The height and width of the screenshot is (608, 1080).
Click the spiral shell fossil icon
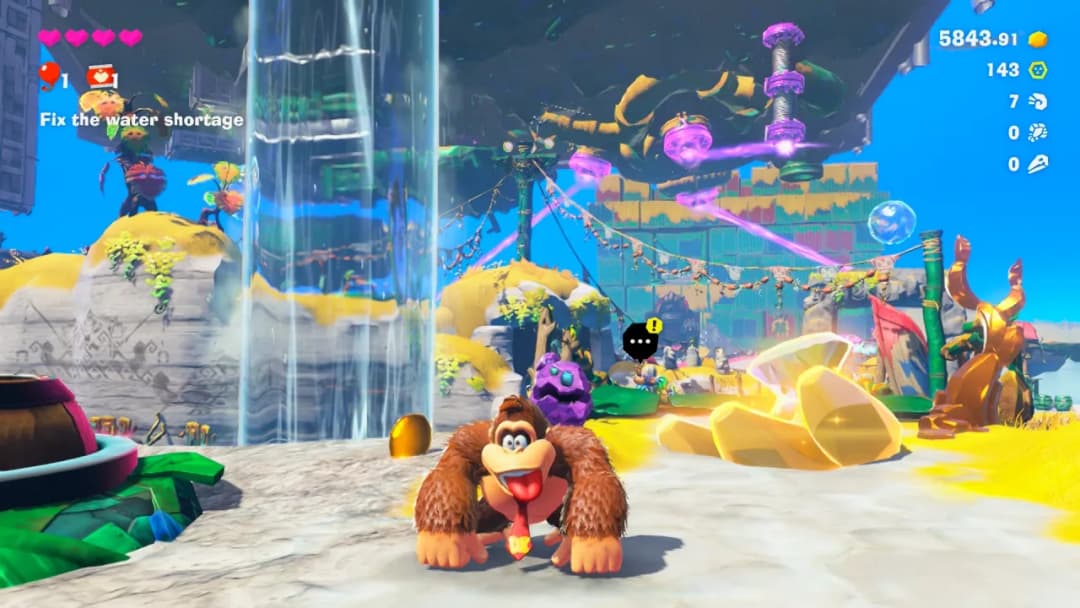[1037, 101]
